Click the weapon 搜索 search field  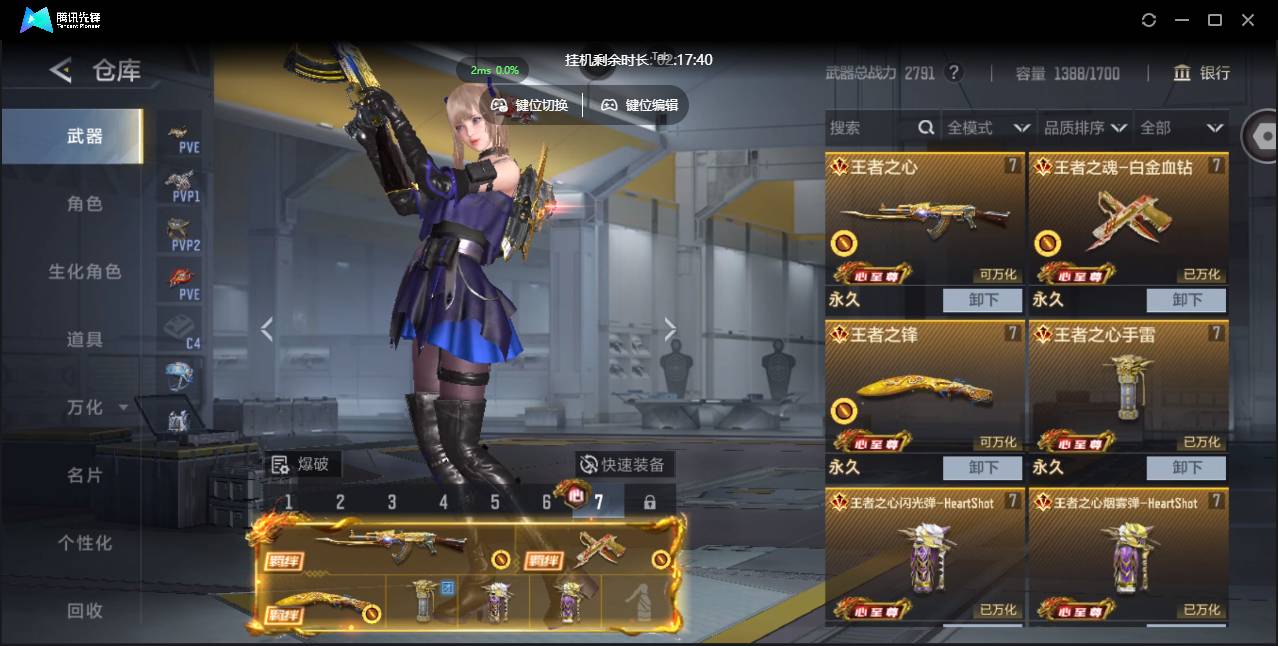(x=870, y=128)
